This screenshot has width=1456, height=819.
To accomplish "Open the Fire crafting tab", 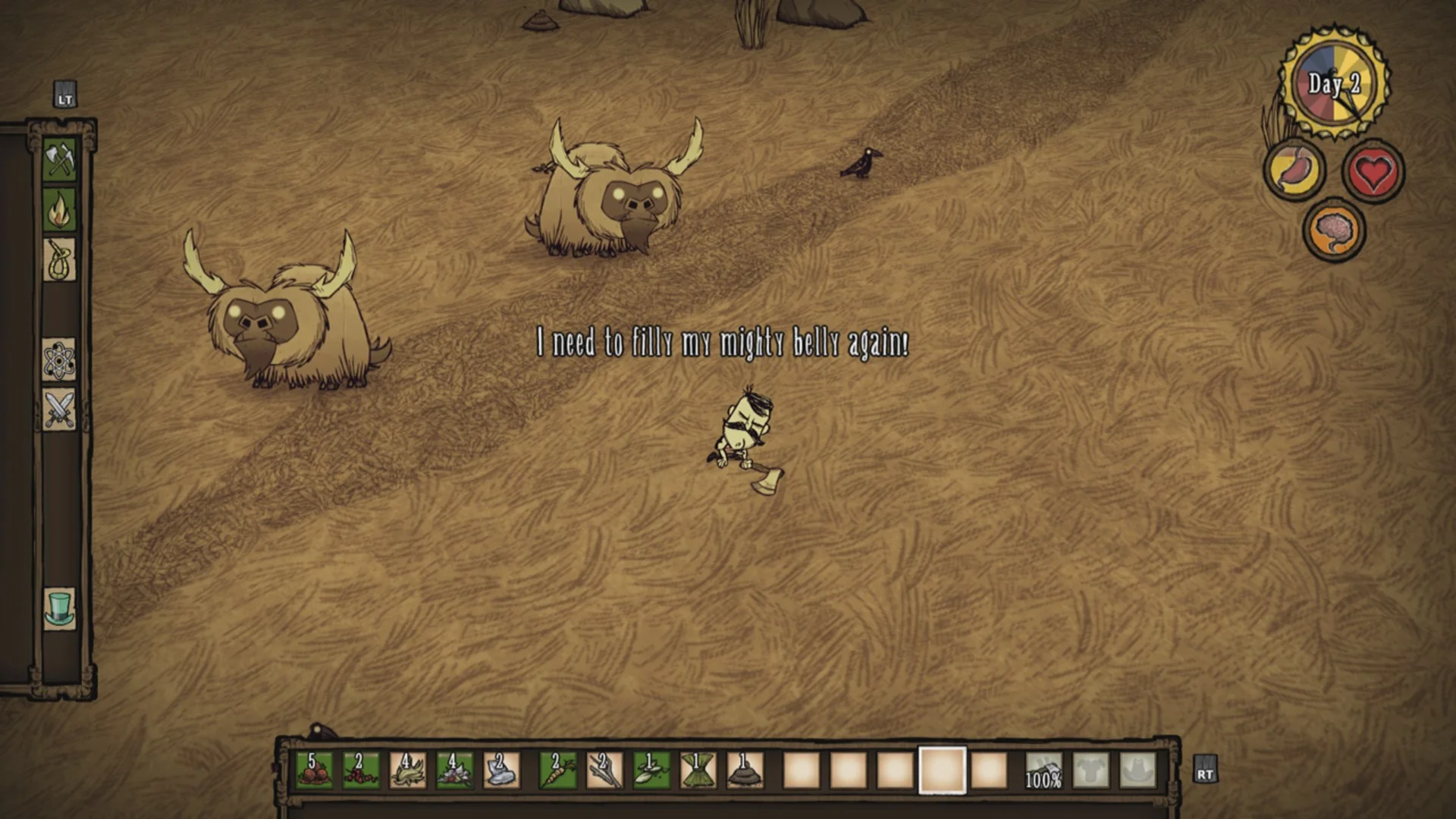I will 60,210.
